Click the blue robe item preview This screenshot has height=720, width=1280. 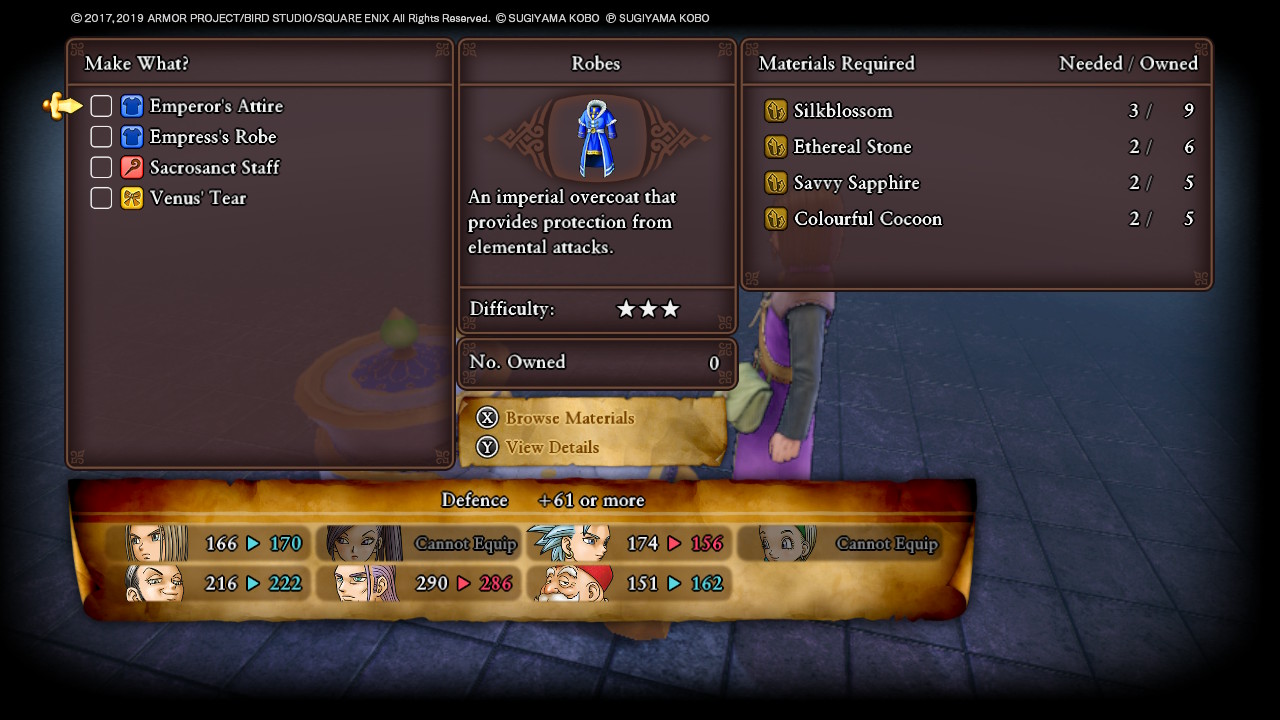coord(597,138)
